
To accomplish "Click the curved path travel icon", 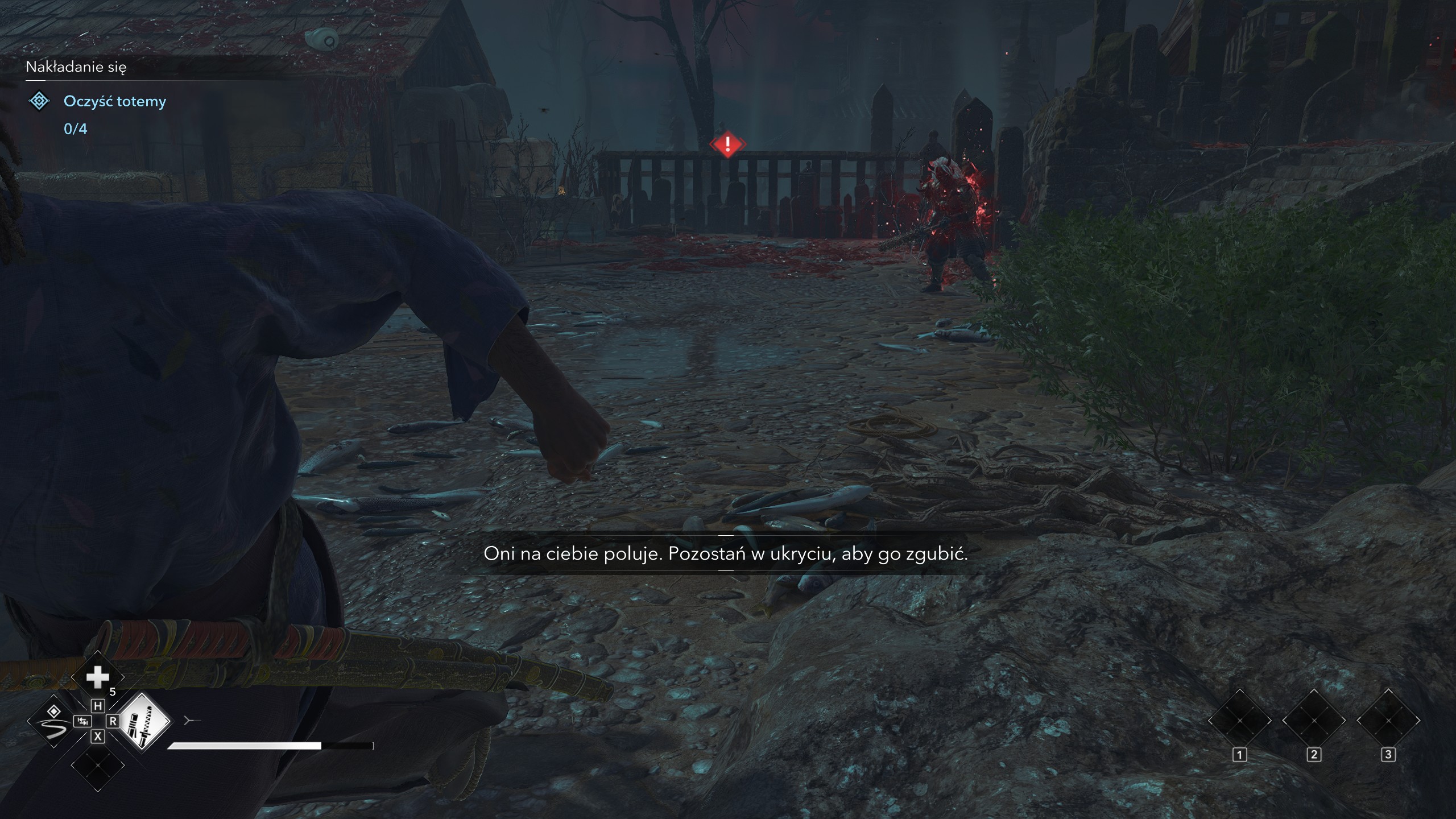I will tap(53, 722).
